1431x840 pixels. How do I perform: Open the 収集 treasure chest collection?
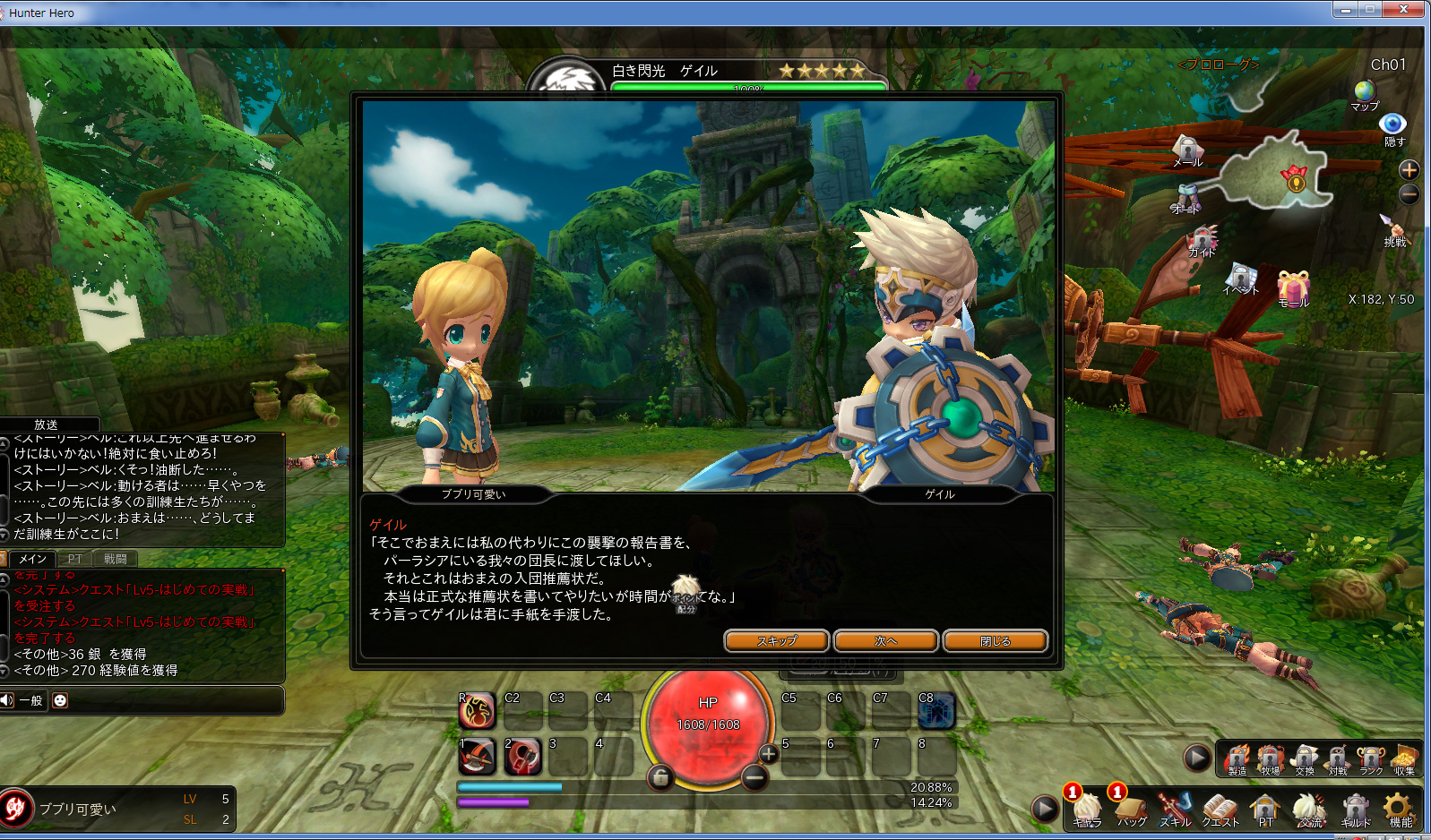point(1404,759)
